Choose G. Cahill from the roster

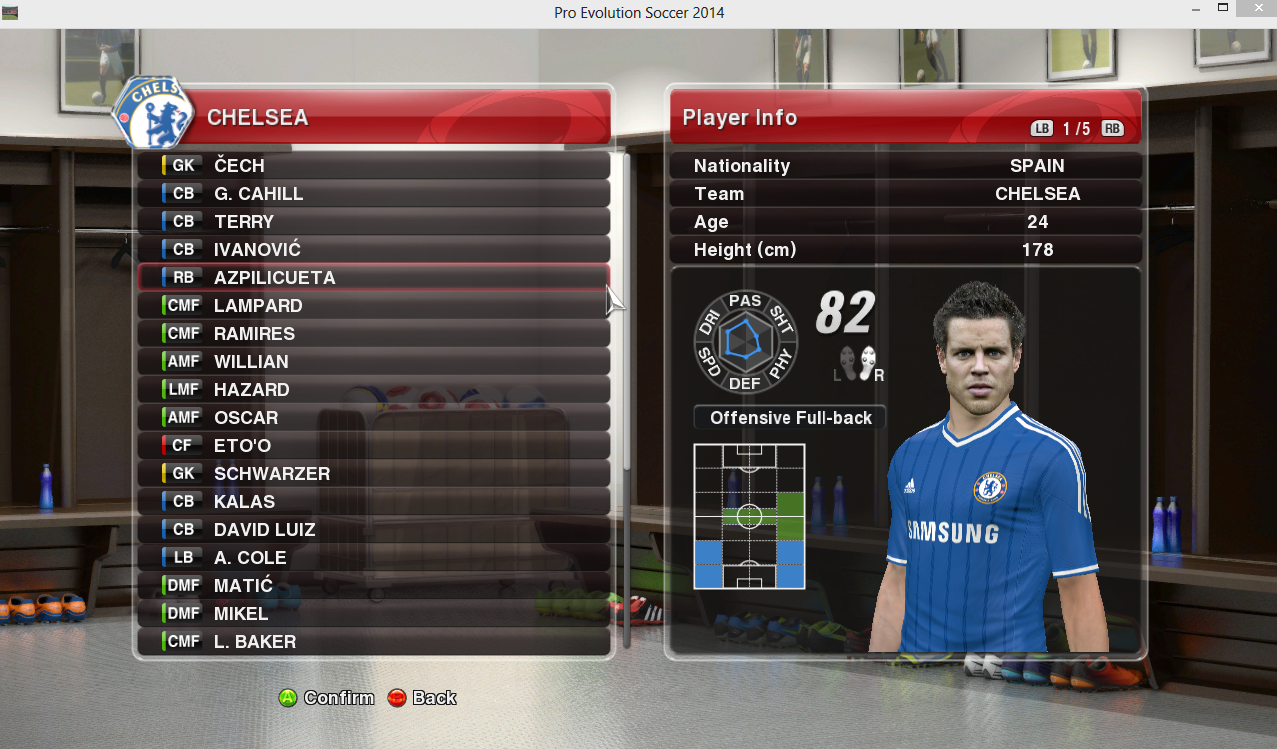click(x=373, y=194)
